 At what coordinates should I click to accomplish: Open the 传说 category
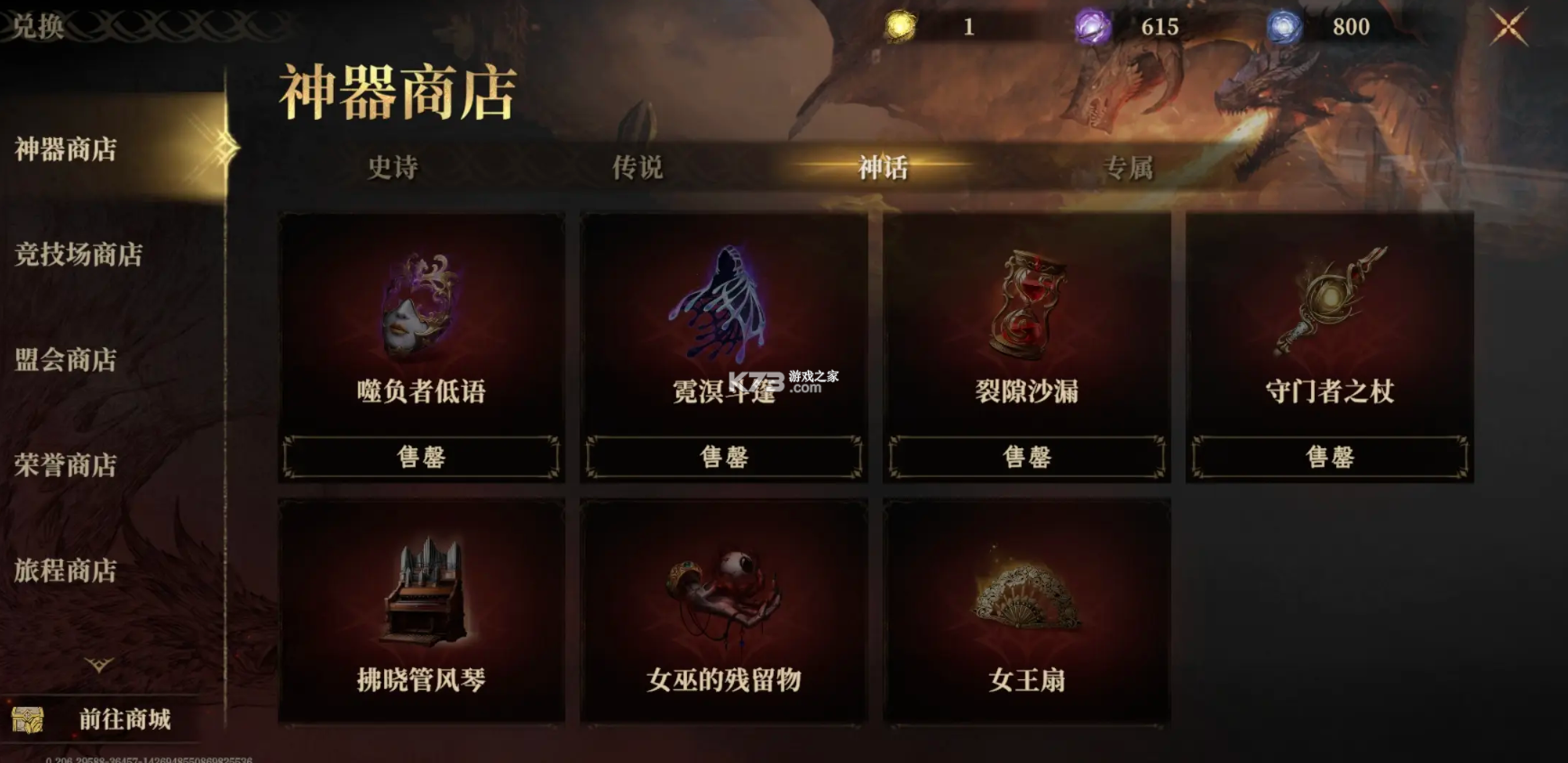(637, 168)
